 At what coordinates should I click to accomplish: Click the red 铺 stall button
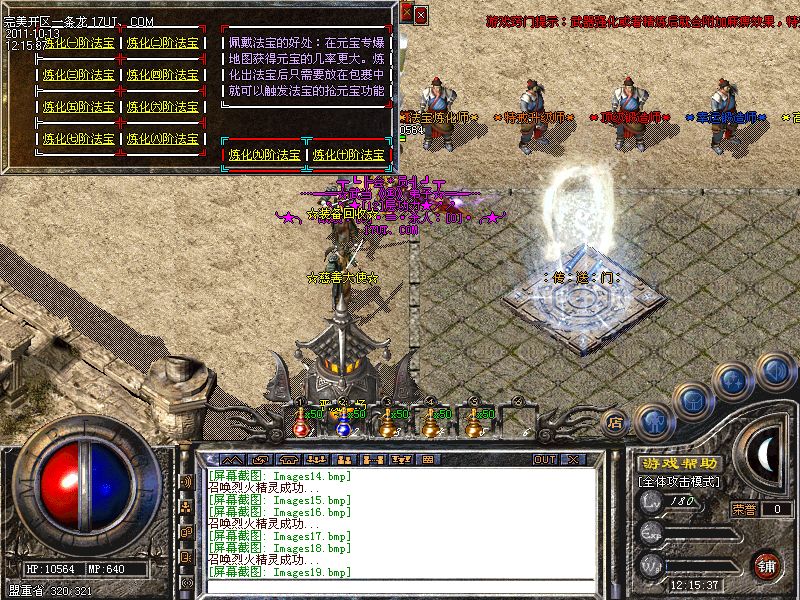[766, 564]
